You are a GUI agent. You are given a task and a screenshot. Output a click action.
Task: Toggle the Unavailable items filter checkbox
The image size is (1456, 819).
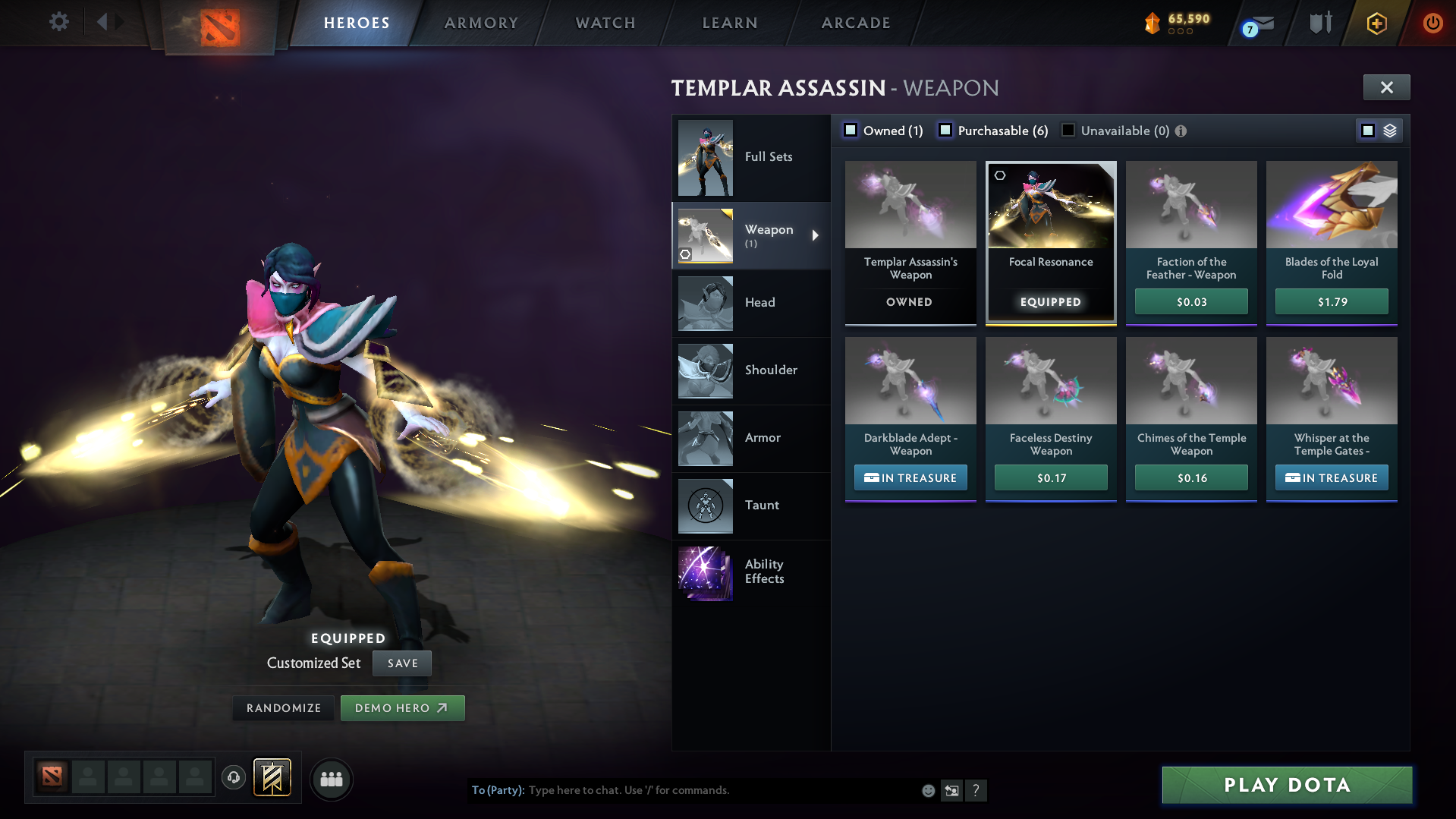[1068, 131]
